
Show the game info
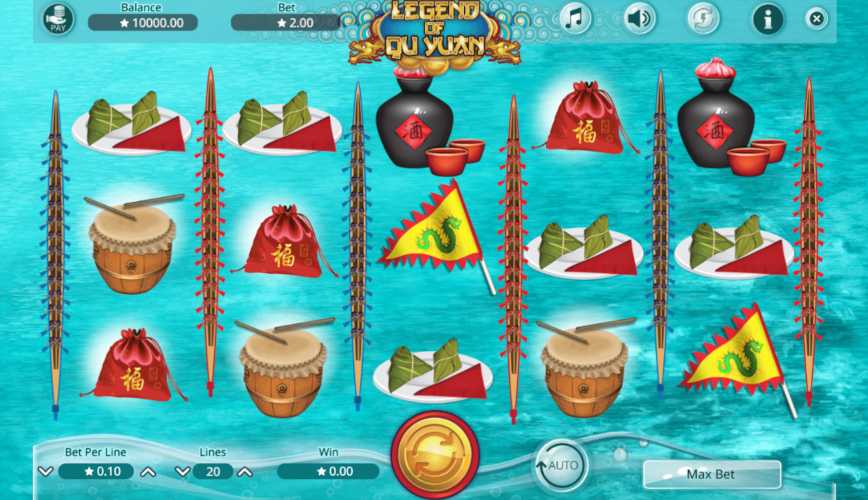[x=768, y=18]
